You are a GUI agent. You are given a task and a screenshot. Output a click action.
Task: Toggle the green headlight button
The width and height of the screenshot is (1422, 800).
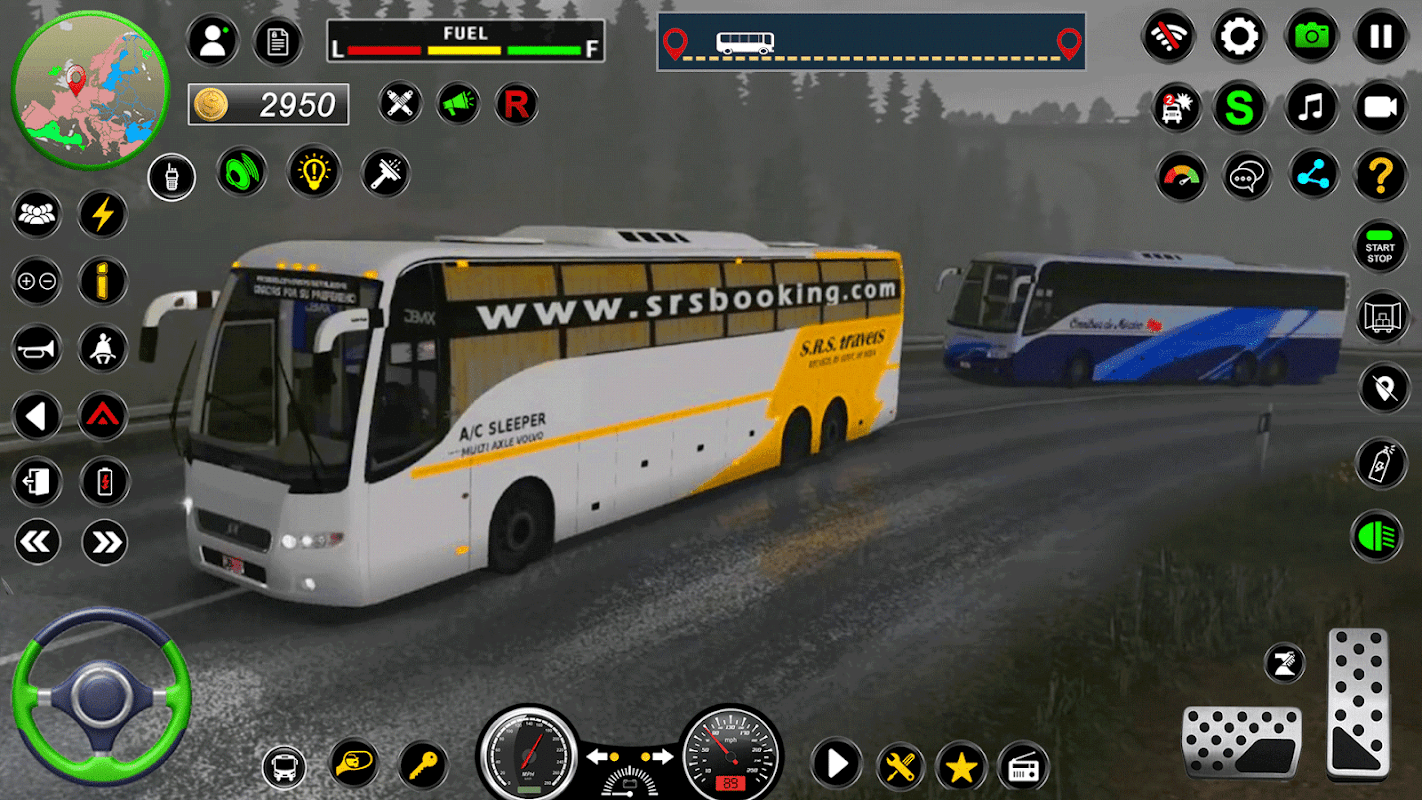1378,536
